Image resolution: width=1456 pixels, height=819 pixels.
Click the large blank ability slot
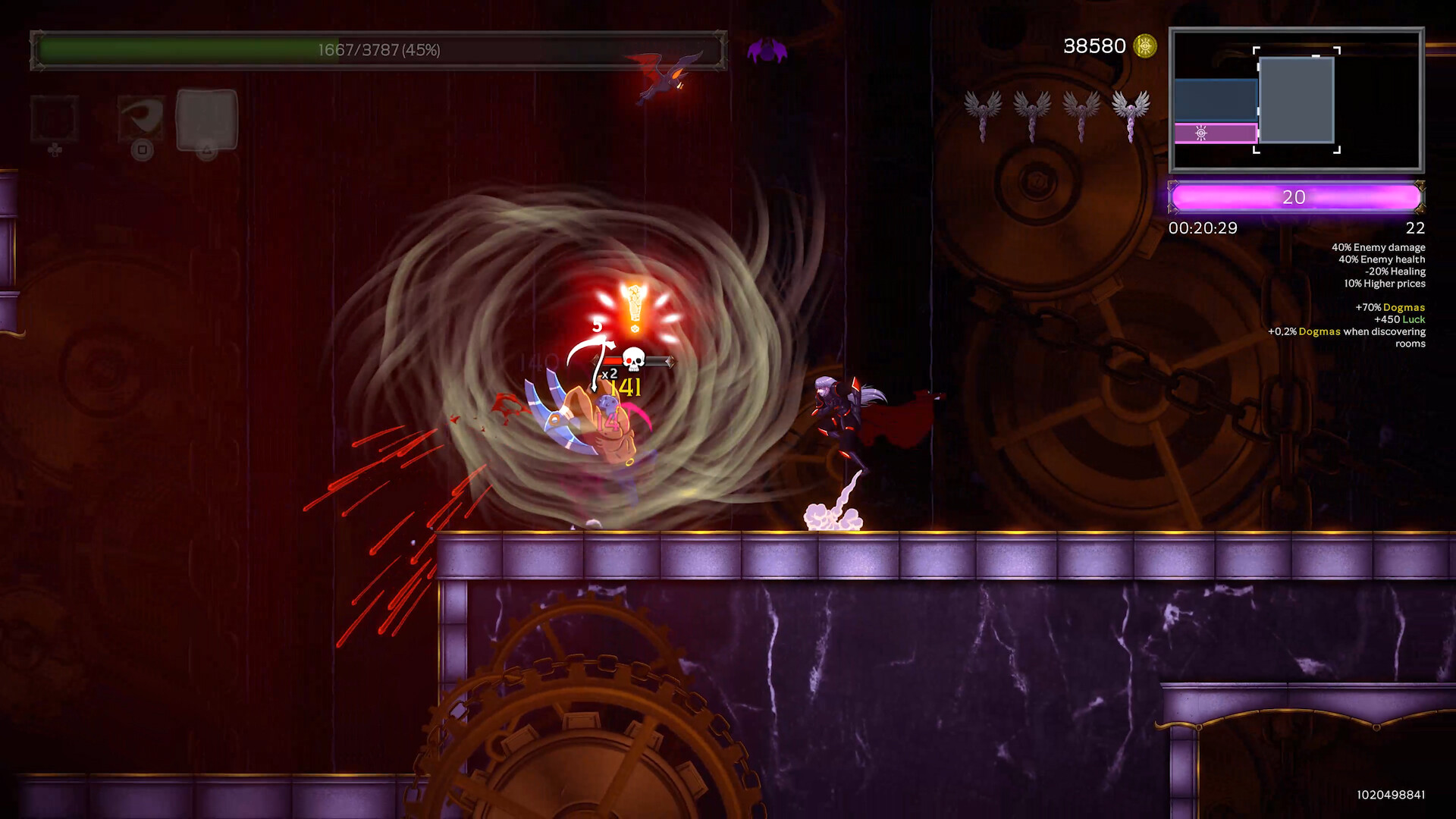pyautogui.click(x=206, y=119)
